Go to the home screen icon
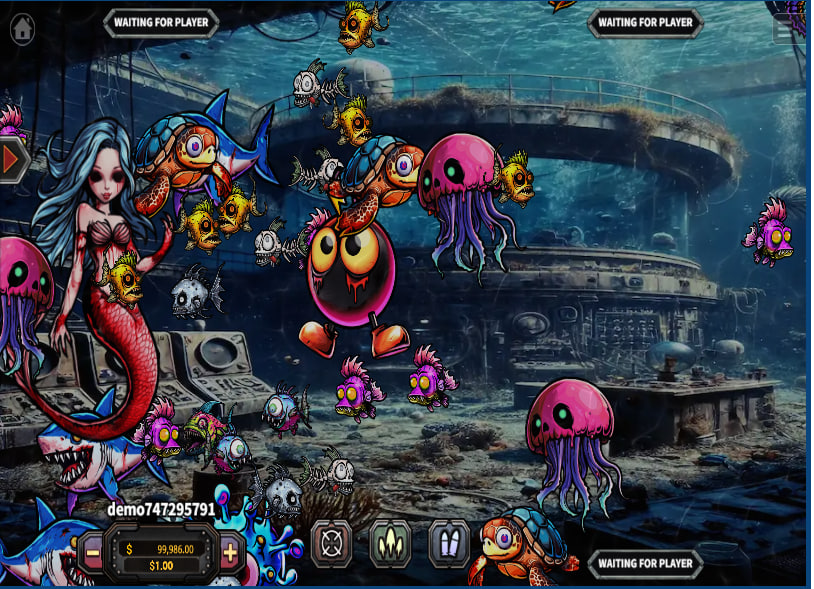814x589 pixels. (x=22, y=28)
